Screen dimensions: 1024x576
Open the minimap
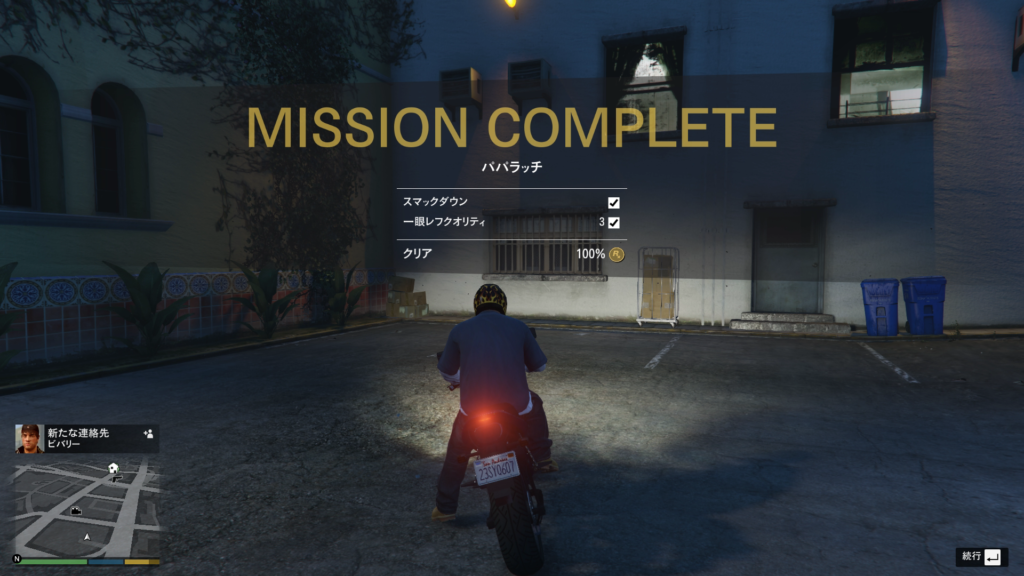coord(86,507)
